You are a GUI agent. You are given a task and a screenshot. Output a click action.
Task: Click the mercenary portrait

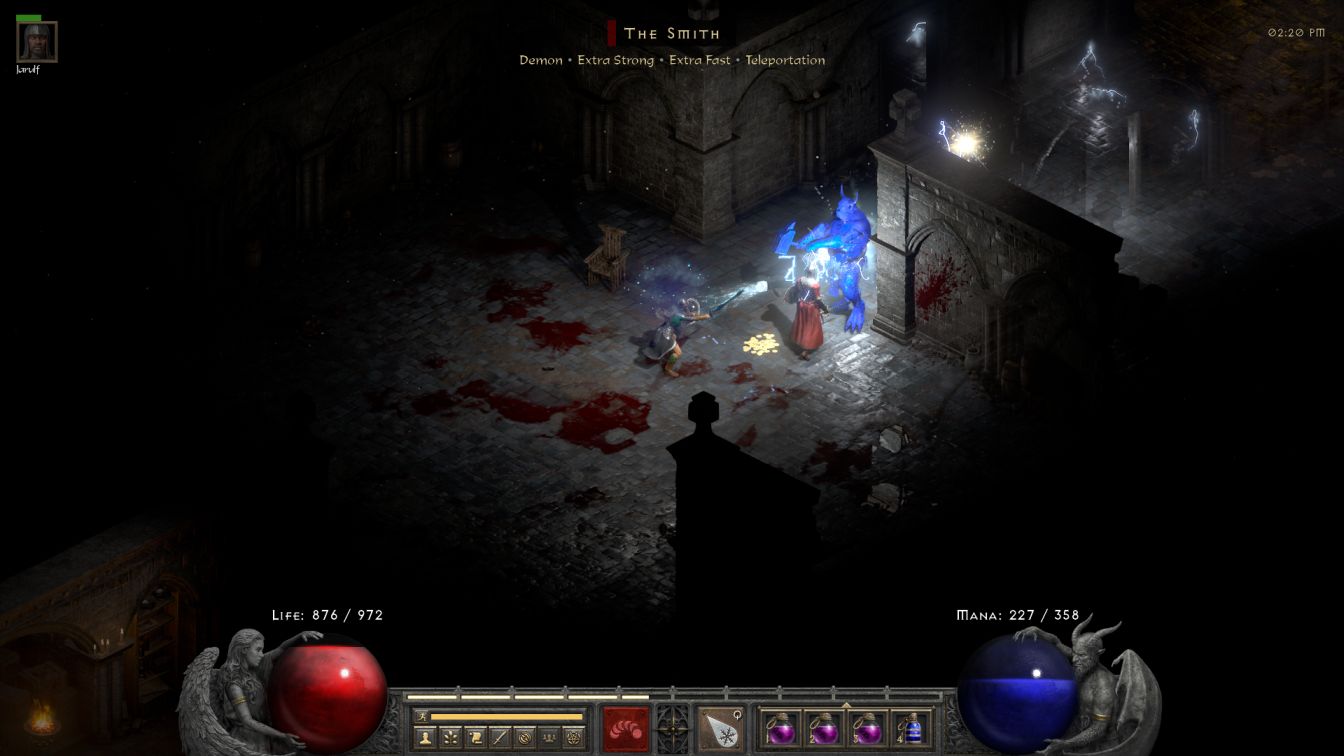(37, 42)
